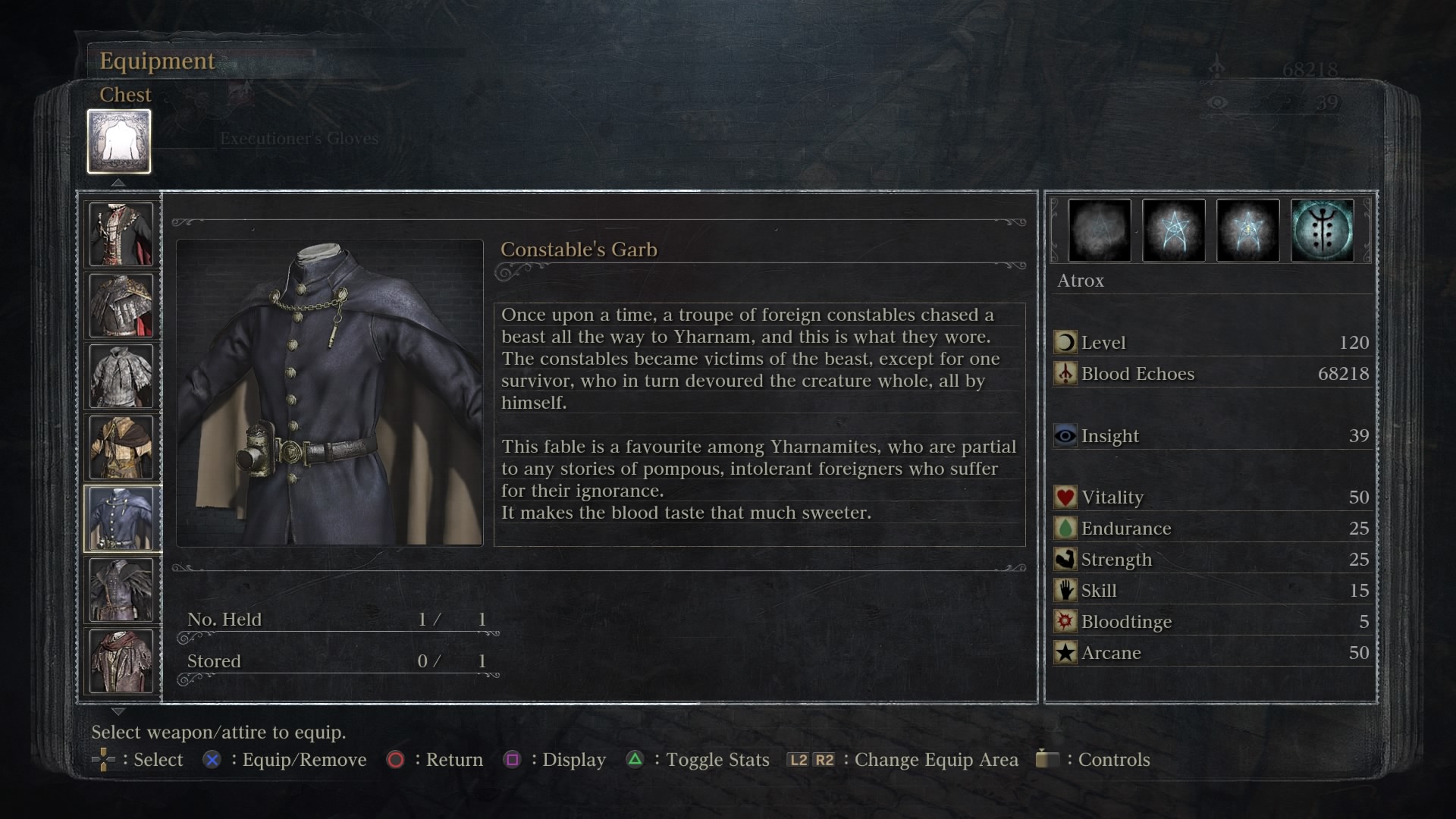
Task: Select the star rune with yellow center
Action: tap(1247, 231)
